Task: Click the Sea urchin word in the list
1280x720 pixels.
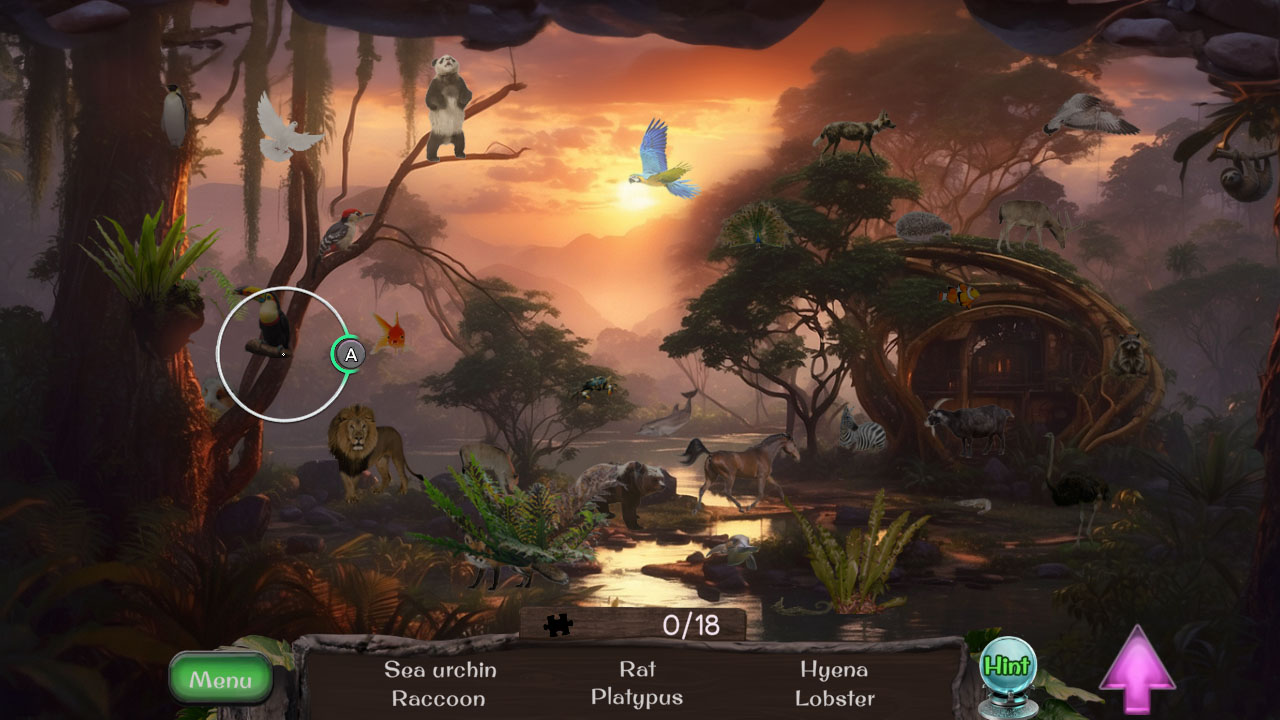Action: tap(438, 671)
